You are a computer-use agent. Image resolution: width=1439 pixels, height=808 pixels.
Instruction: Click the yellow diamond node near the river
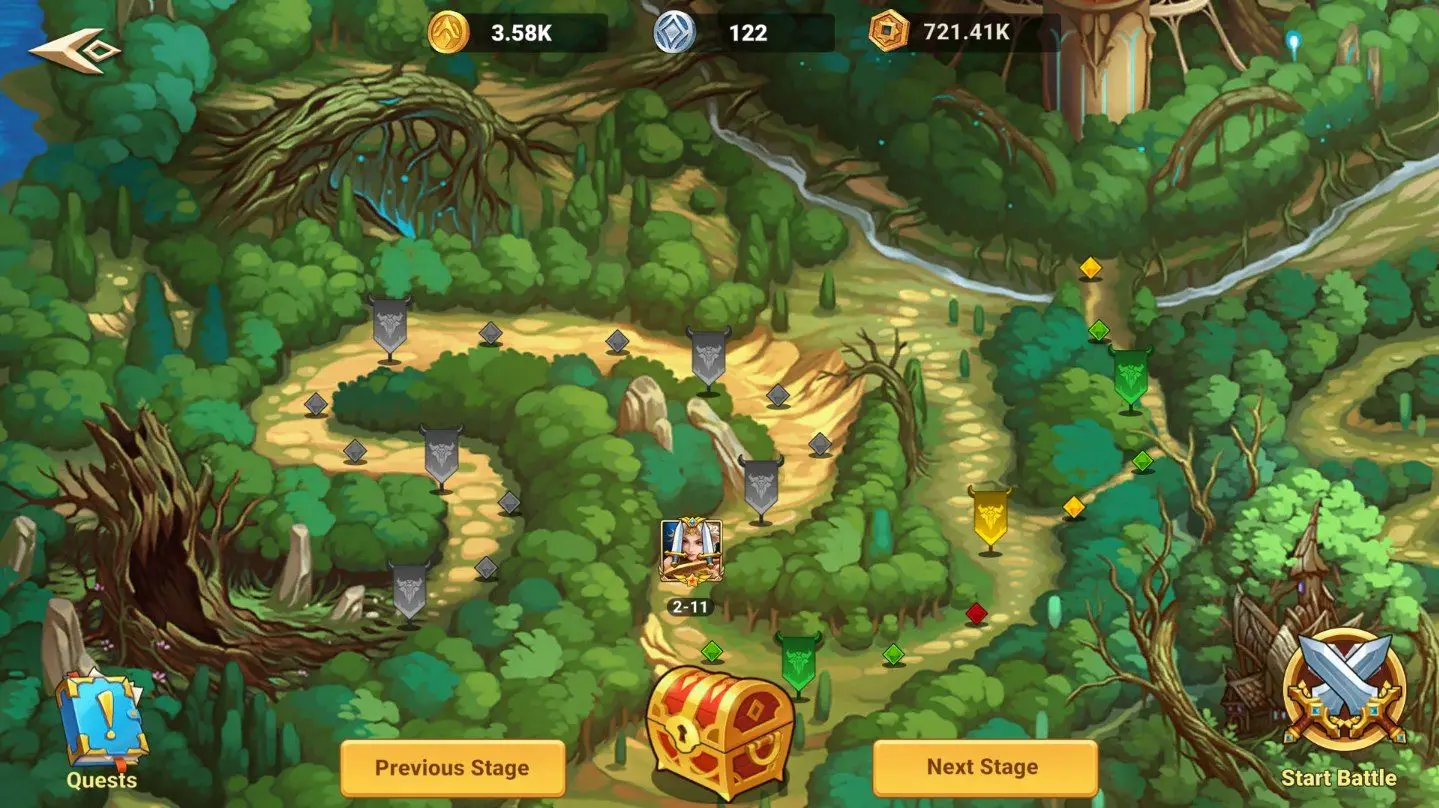(x=1092, y=266)
